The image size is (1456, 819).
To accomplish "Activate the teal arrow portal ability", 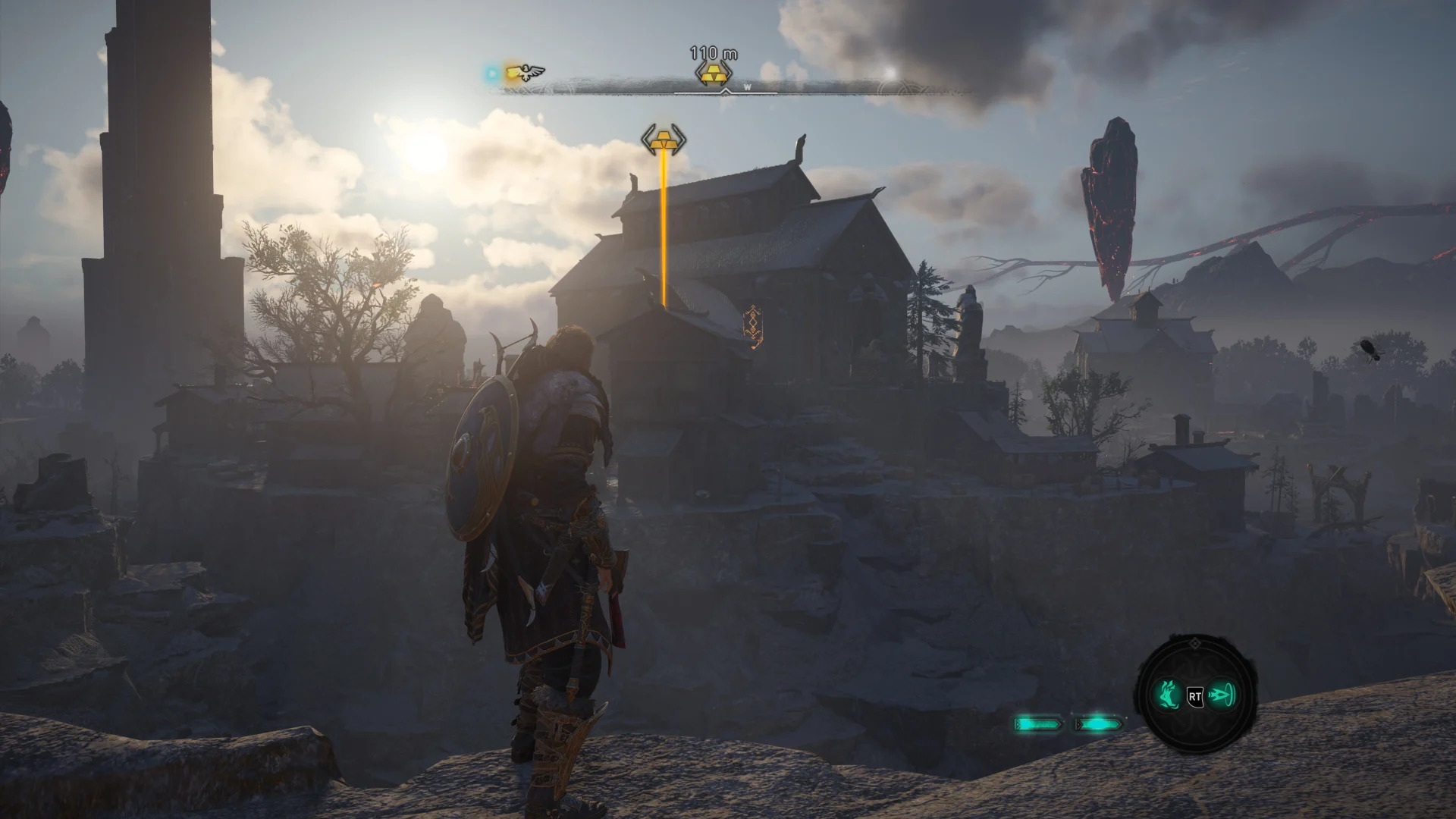I will click(x=1221, y=694).
